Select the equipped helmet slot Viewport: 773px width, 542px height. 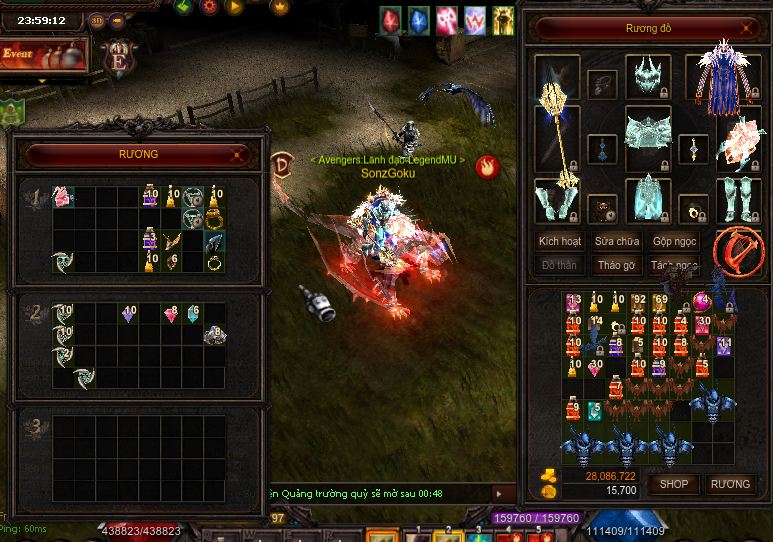click(647, 76)
